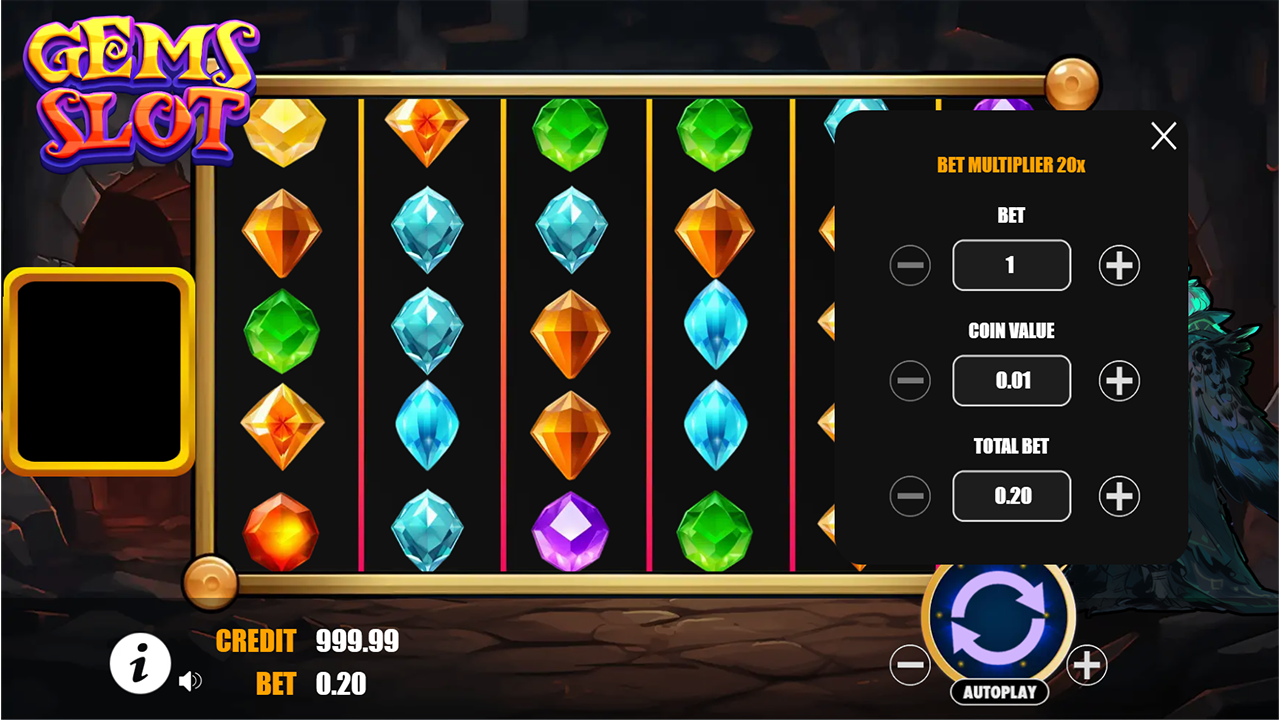Click the minus icon left of spin button

[x=911, y=663]
